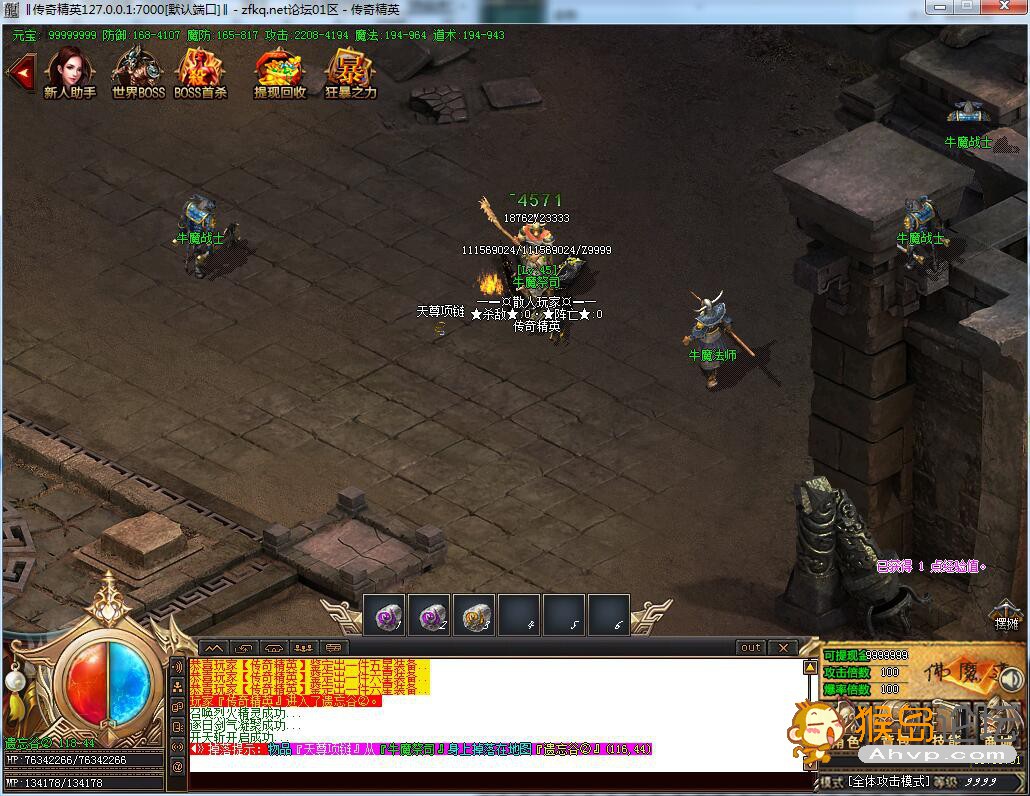
Task: Toggle the sound speaker button
Action: (1010, 680)
